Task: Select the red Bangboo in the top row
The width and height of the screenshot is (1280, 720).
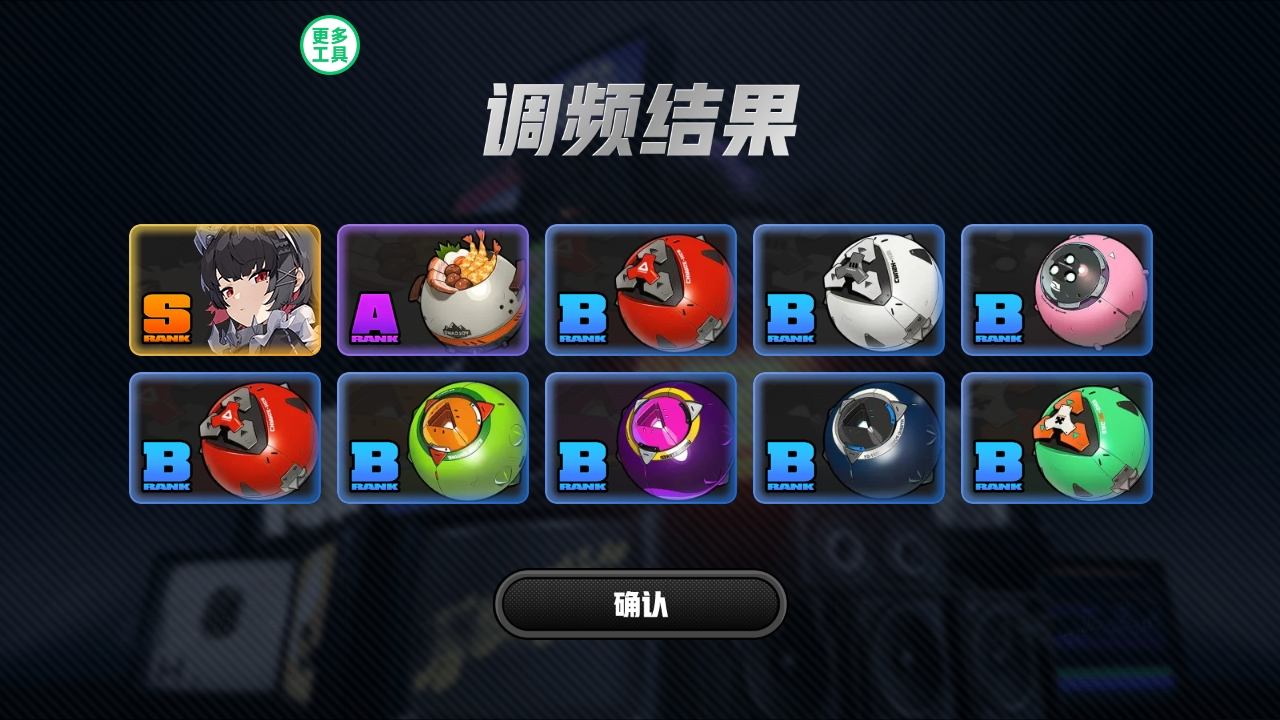Action: (642, 292)
